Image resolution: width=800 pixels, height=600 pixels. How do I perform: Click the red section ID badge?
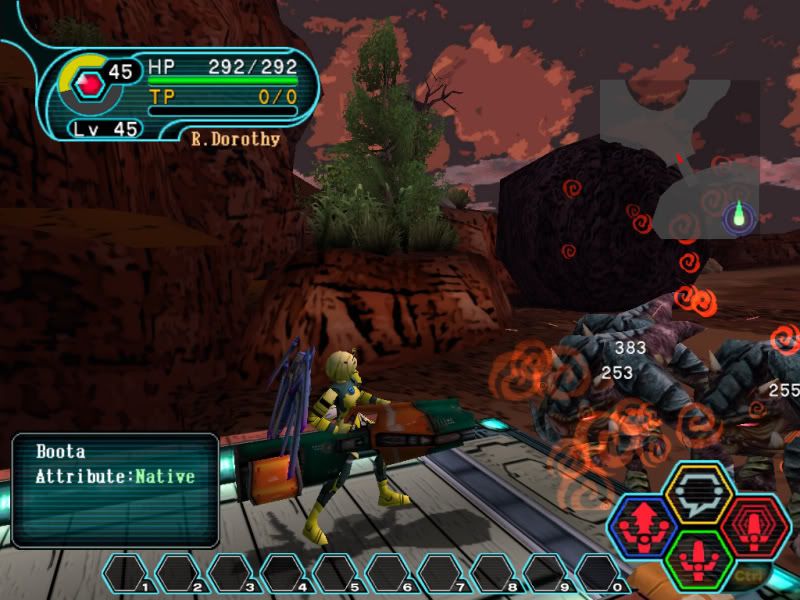(90, 84)
